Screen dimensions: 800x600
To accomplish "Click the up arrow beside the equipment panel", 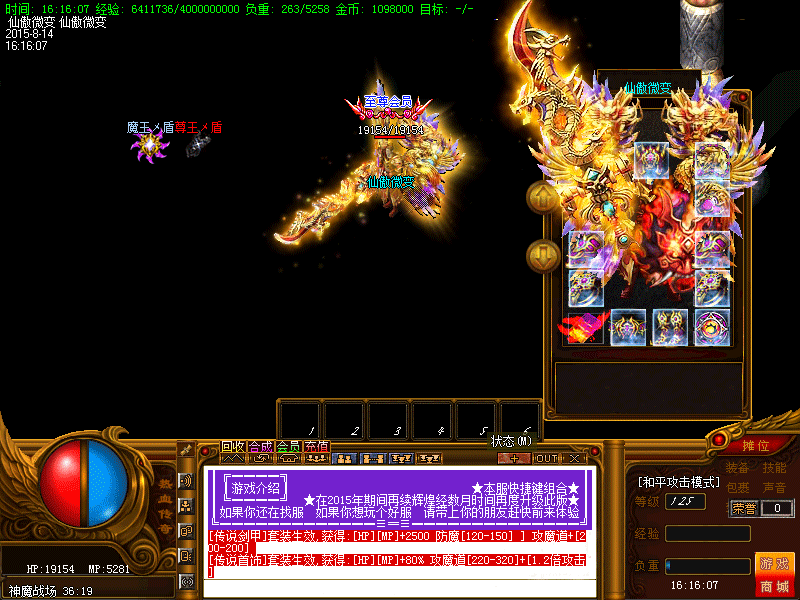I will (x=543, y=197).
